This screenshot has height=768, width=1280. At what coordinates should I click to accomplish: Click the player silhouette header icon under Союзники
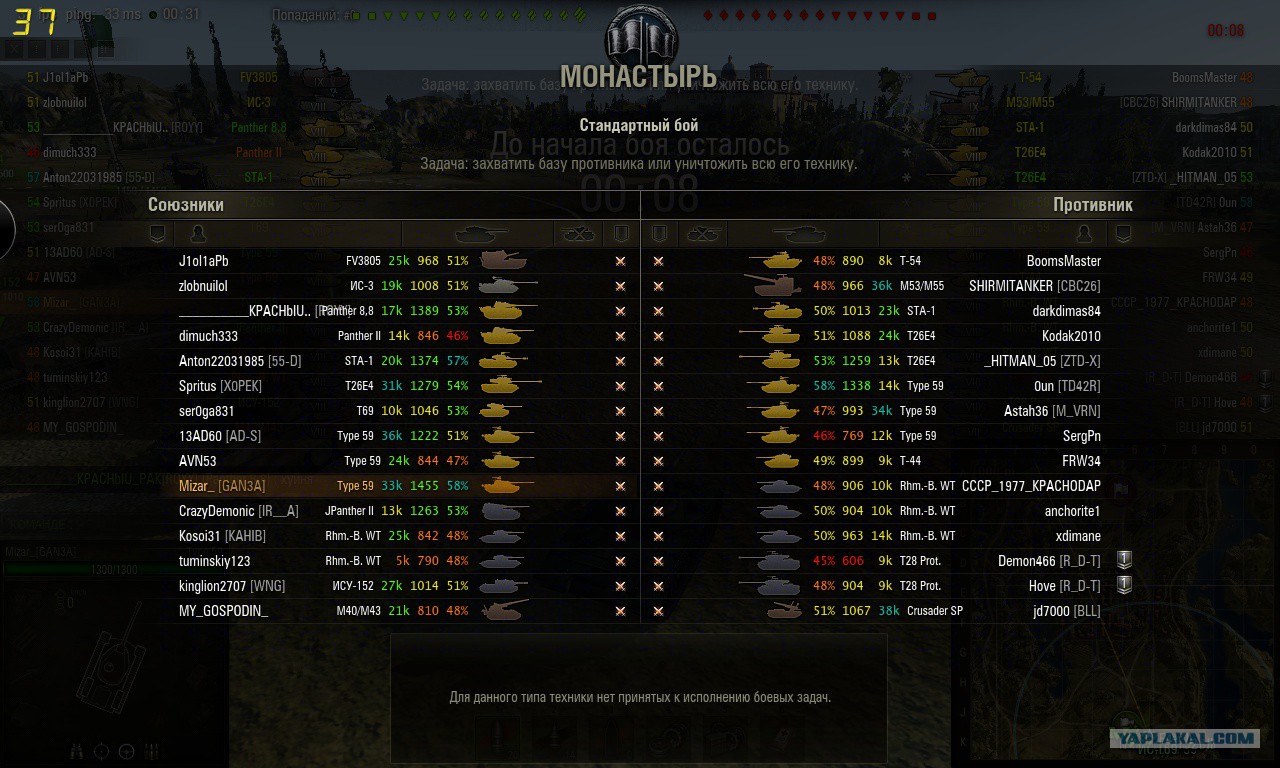pos(198,234)
